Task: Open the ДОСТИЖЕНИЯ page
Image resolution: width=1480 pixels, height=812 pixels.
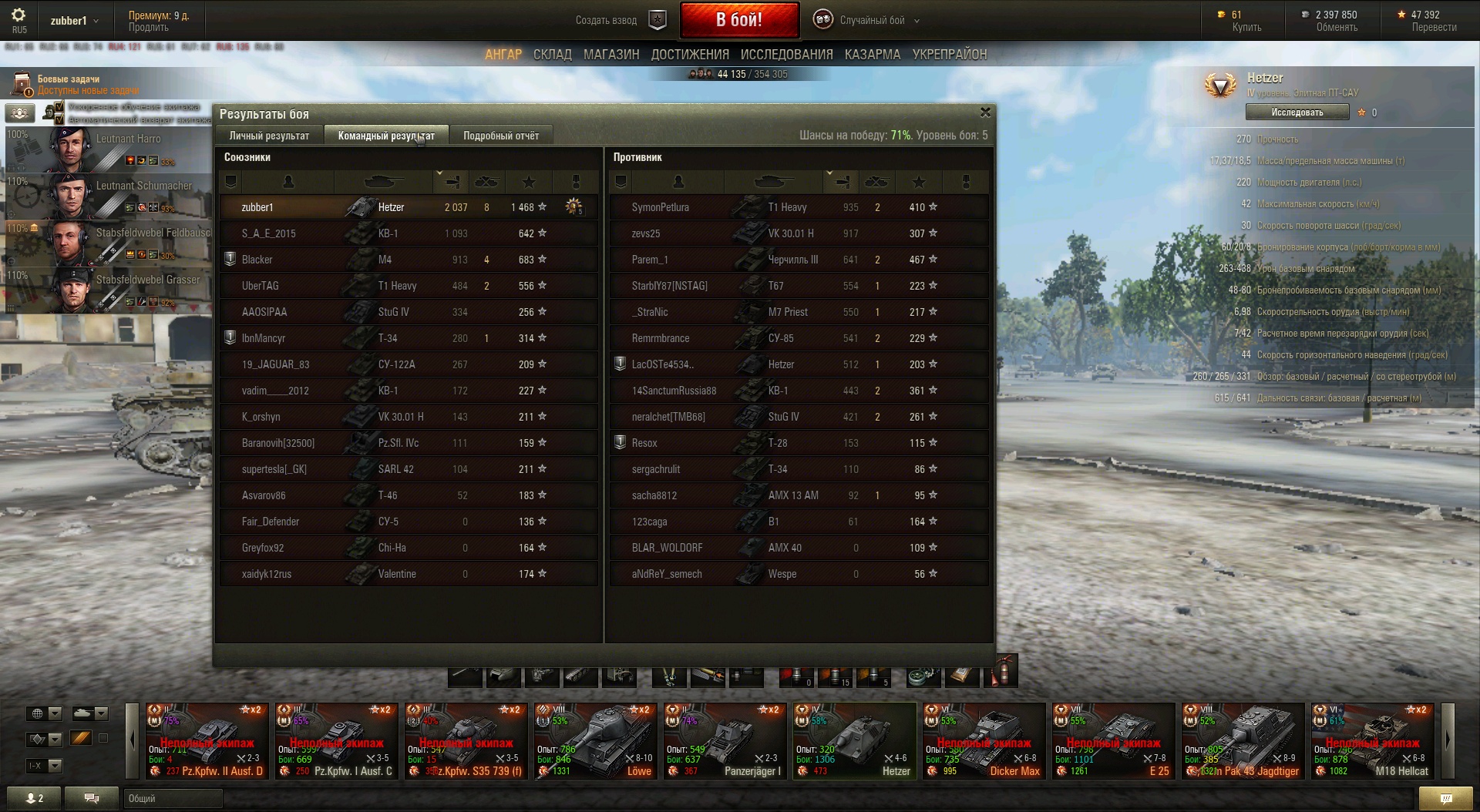Action: click(690, 55)
